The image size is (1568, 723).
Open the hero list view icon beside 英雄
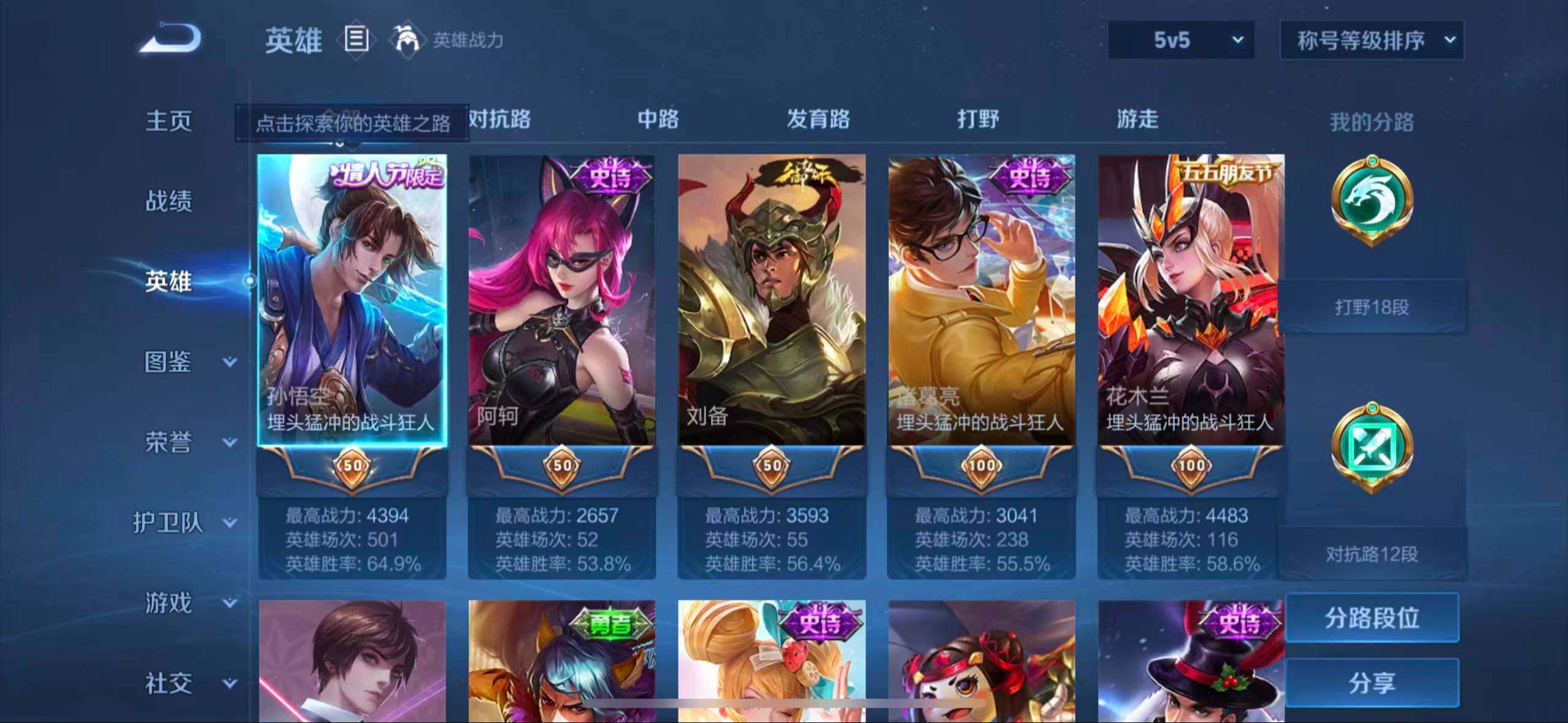[356, 40]
